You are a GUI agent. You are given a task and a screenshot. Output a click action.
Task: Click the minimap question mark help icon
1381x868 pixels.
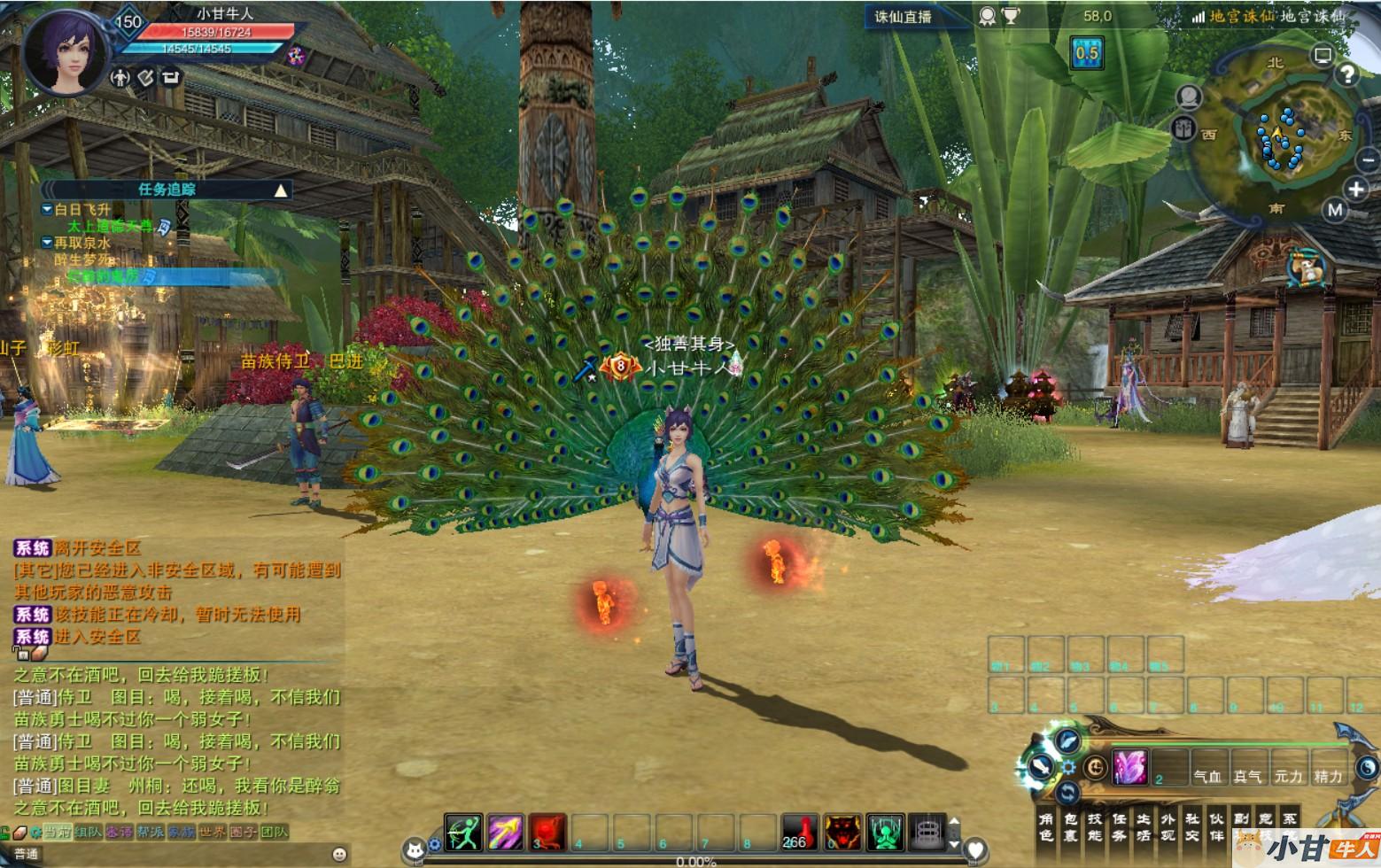[x=1347, y=74]
